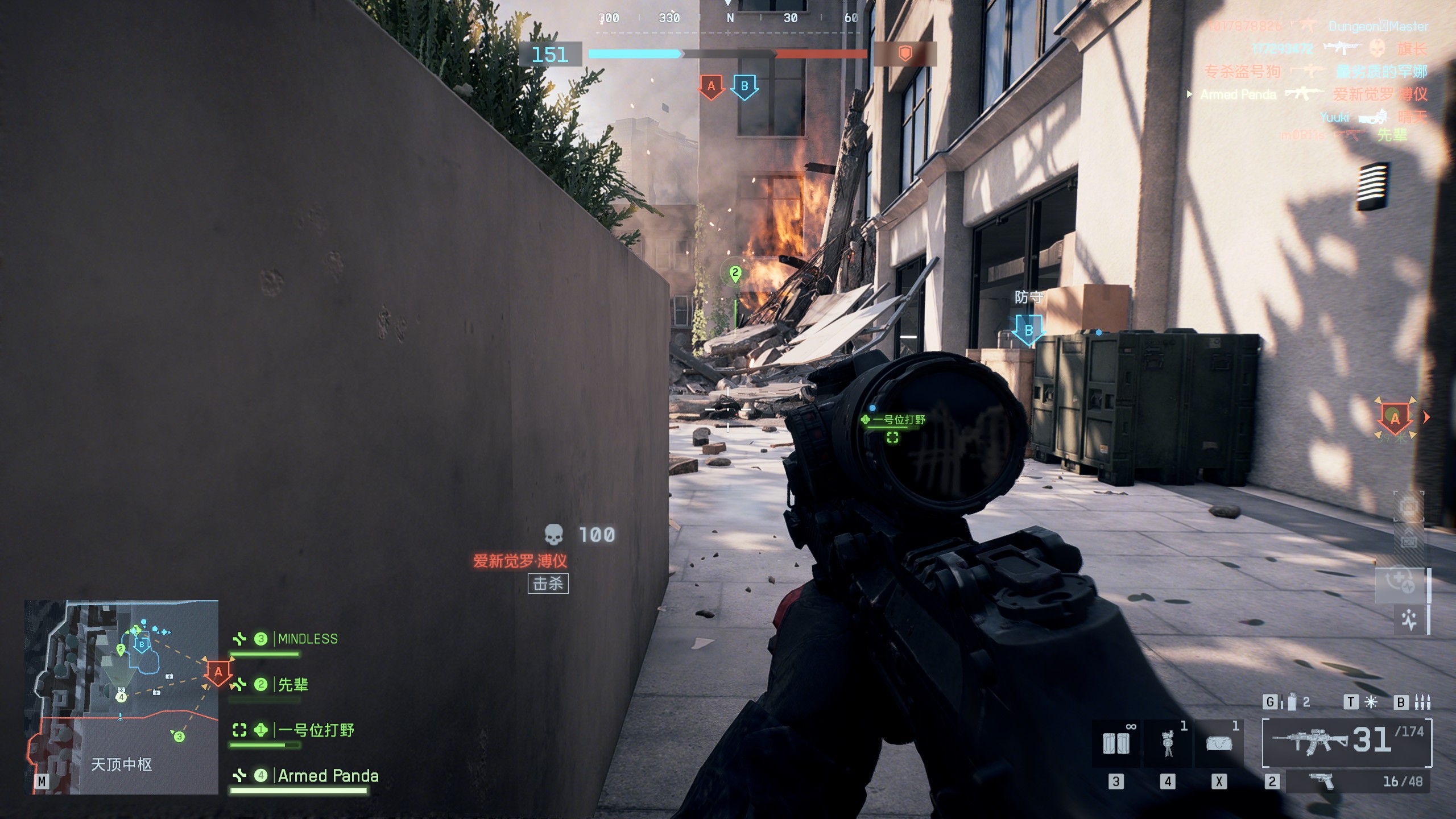
Task: Choose the sentry turret gadget slot
Action: [x=1168, y=743]
